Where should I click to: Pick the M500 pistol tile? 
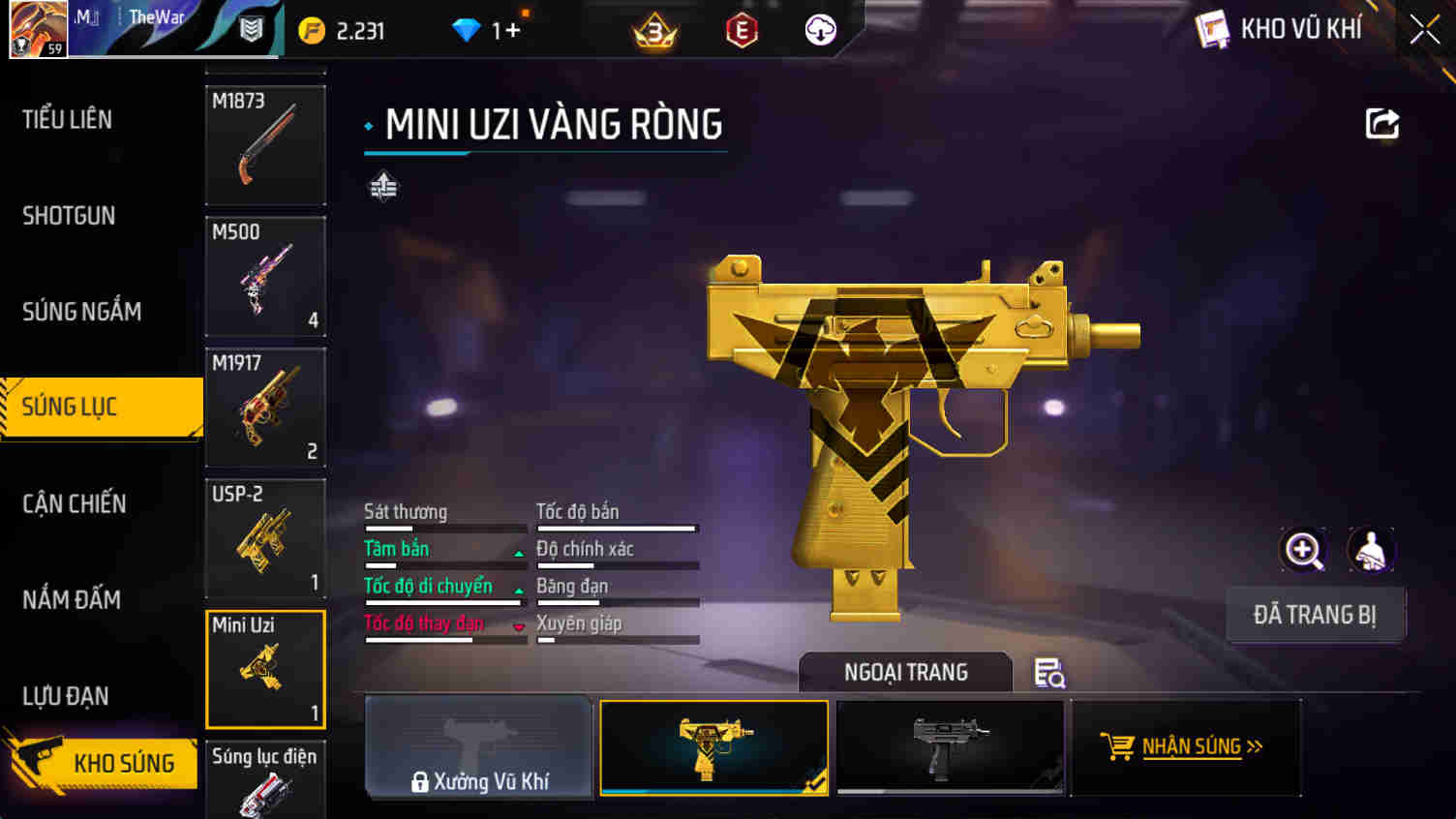(x=265, y=277)
